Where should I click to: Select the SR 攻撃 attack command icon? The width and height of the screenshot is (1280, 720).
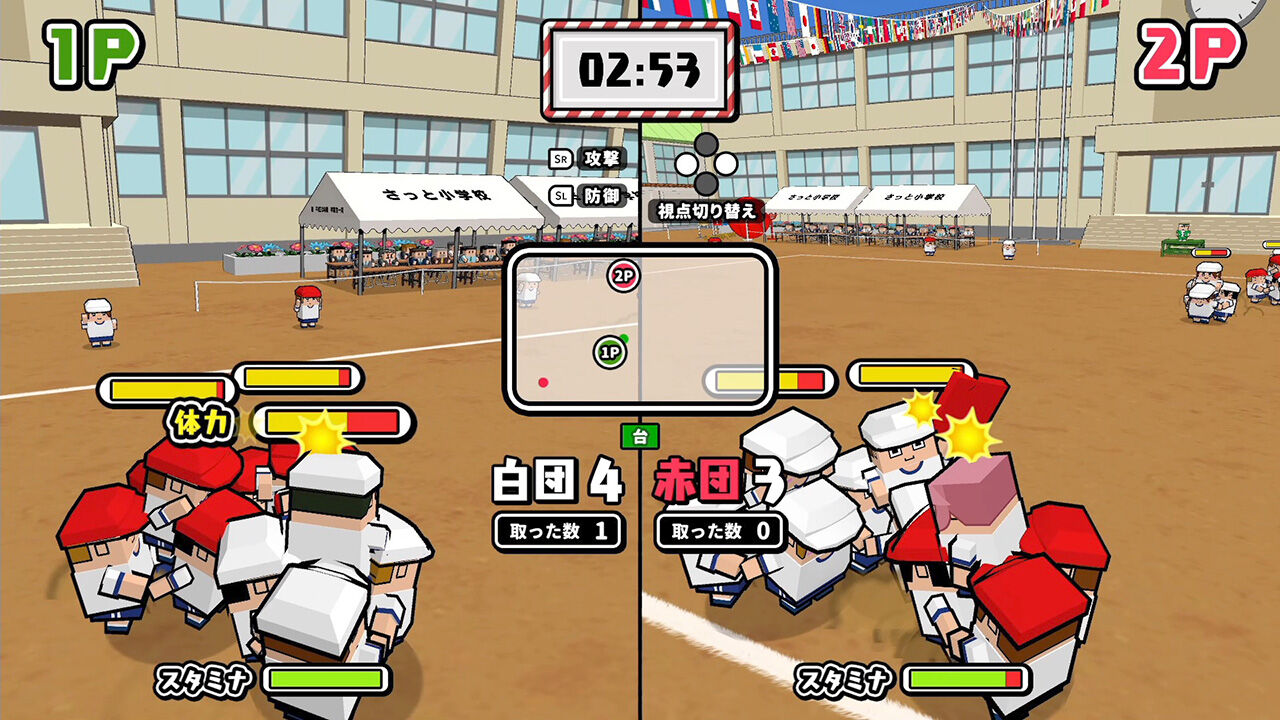[586, 157]
